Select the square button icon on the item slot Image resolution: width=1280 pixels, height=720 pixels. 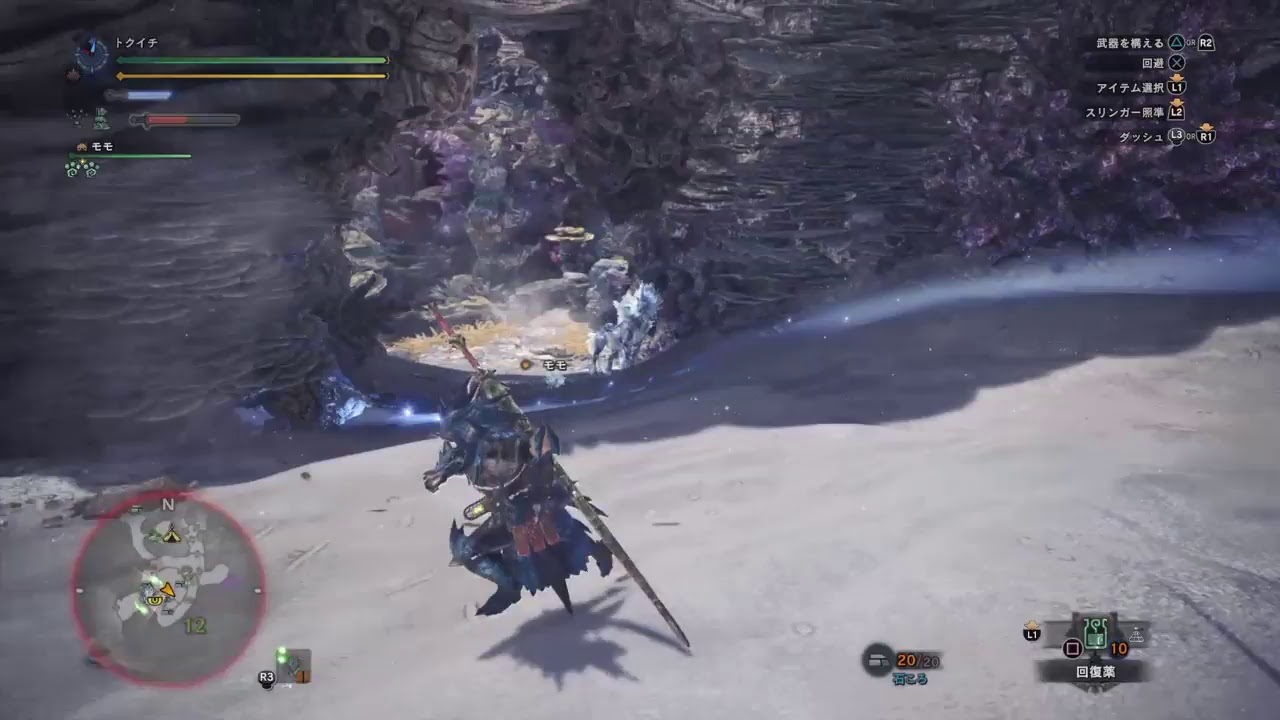[1072, 649]
